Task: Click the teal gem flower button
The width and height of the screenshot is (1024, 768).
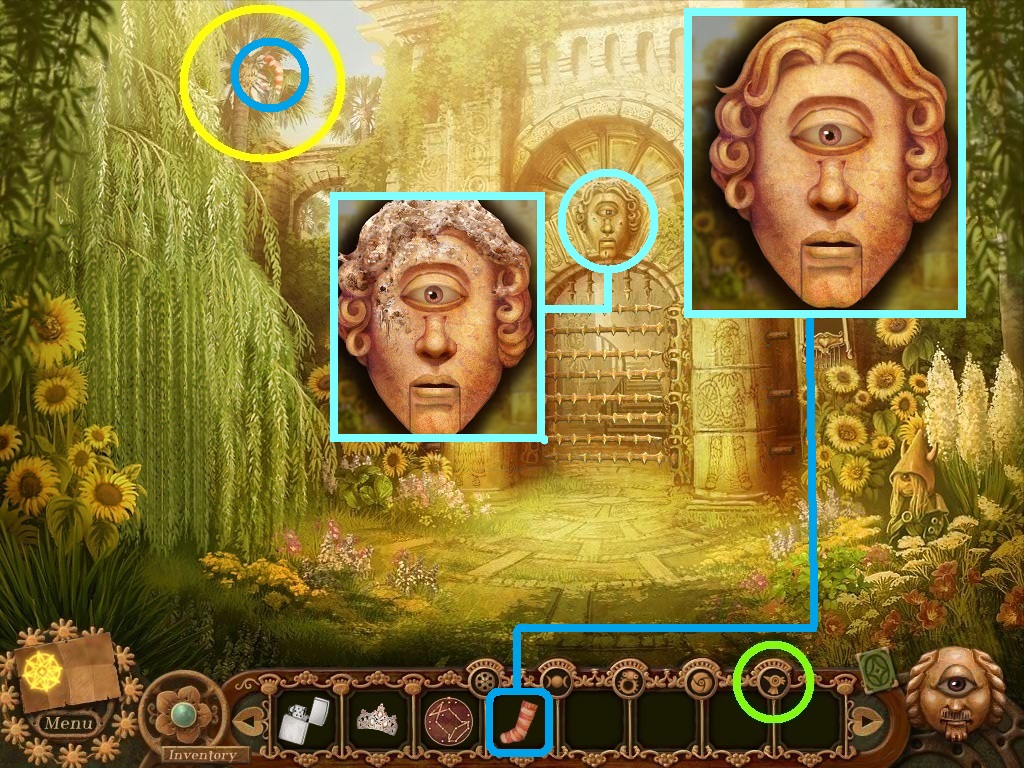Action: click(x=183, y=713)
